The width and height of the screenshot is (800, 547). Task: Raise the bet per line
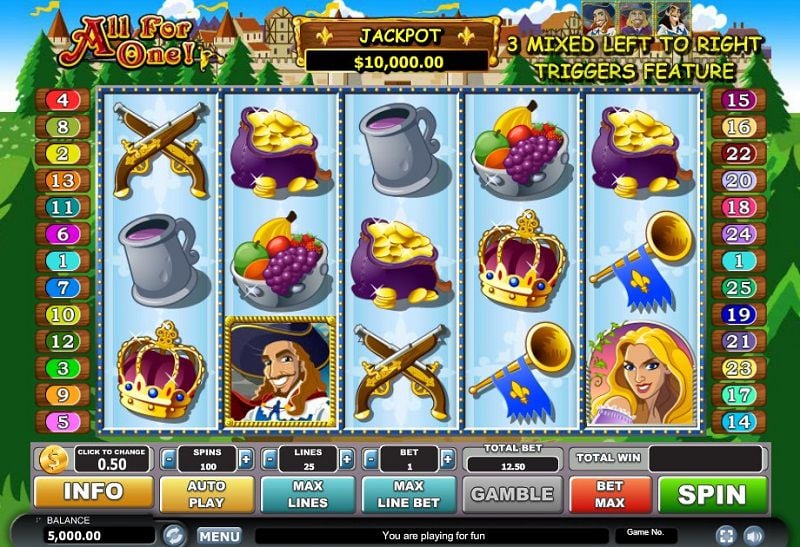pos(449,460)
